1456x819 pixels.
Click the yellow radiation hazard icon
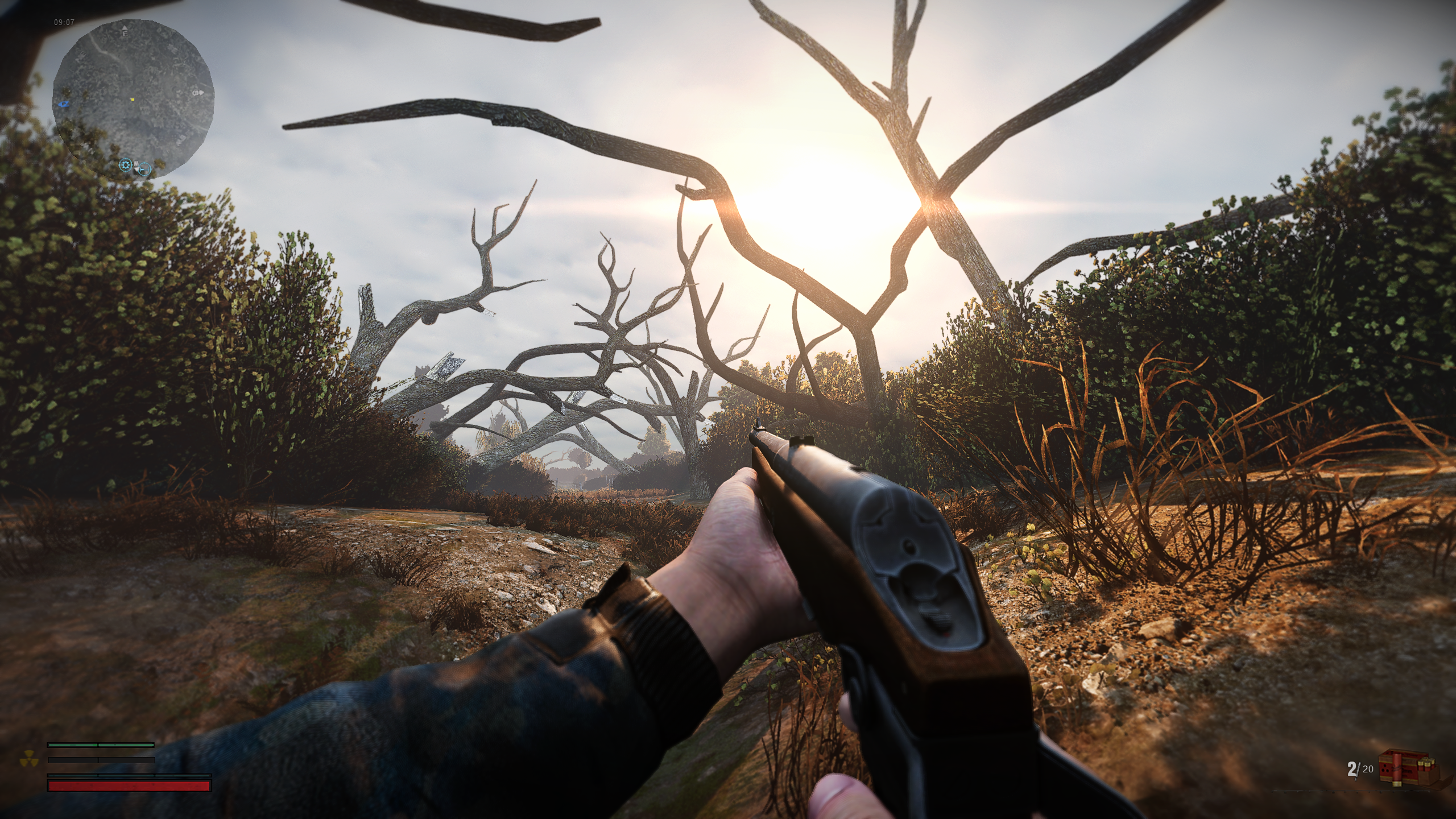[x=27, y=760]
